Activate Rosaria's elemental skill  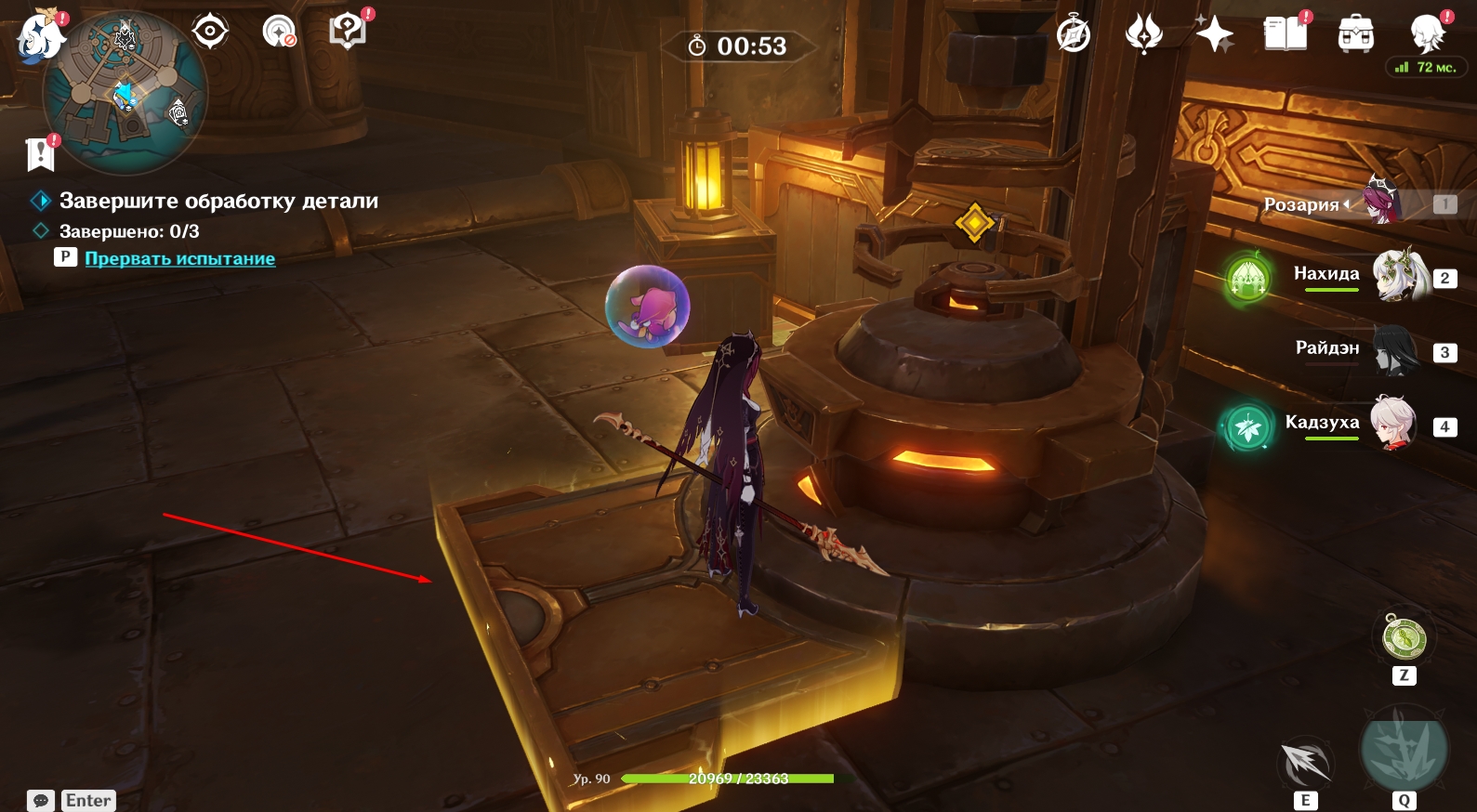(x=1305, y=764)
